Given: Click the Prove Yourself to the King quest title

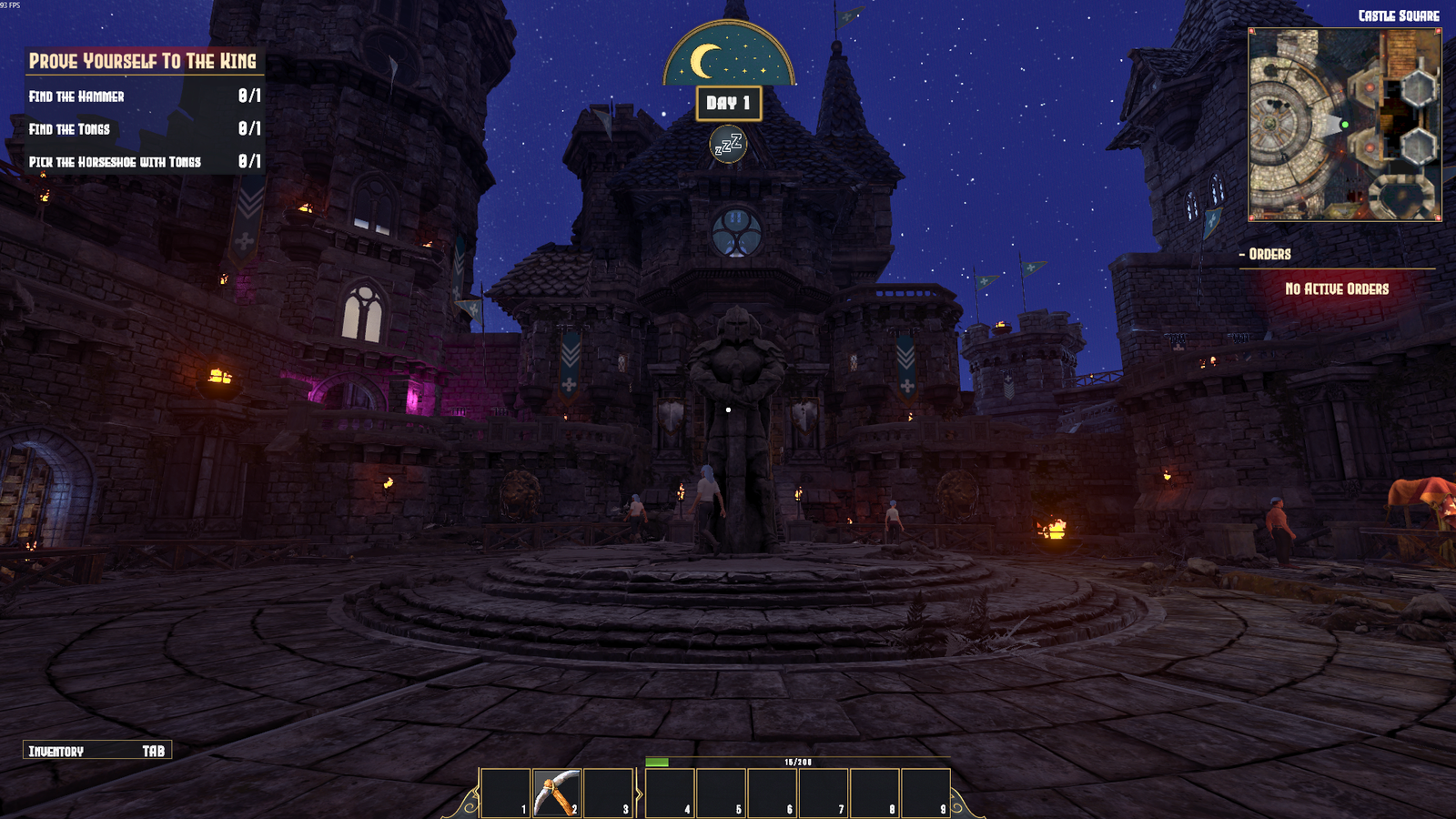Looking at the screenshot, I should (143, 61).
